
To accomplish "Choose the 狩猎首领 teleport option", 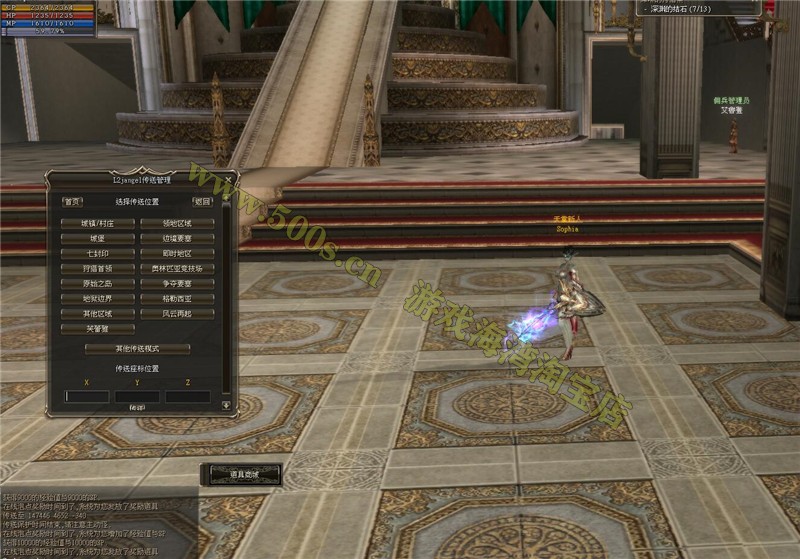I will (97, 269).
